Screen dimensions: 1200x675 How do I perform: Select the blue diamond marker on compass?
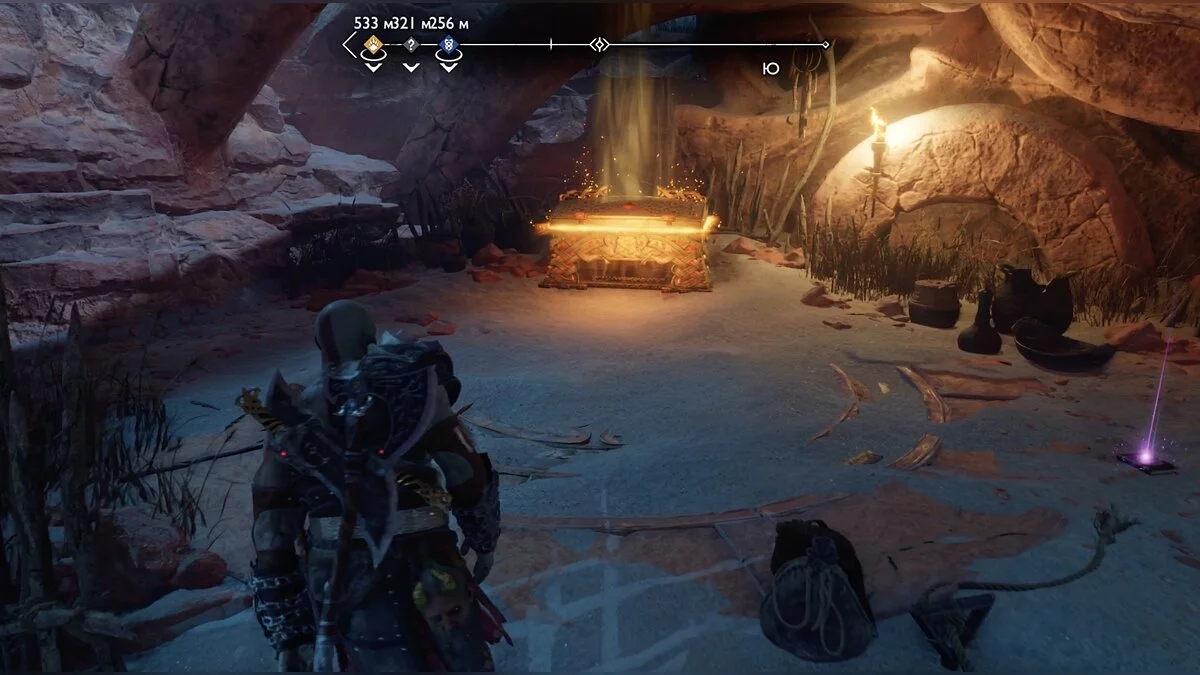coord(447,45)
